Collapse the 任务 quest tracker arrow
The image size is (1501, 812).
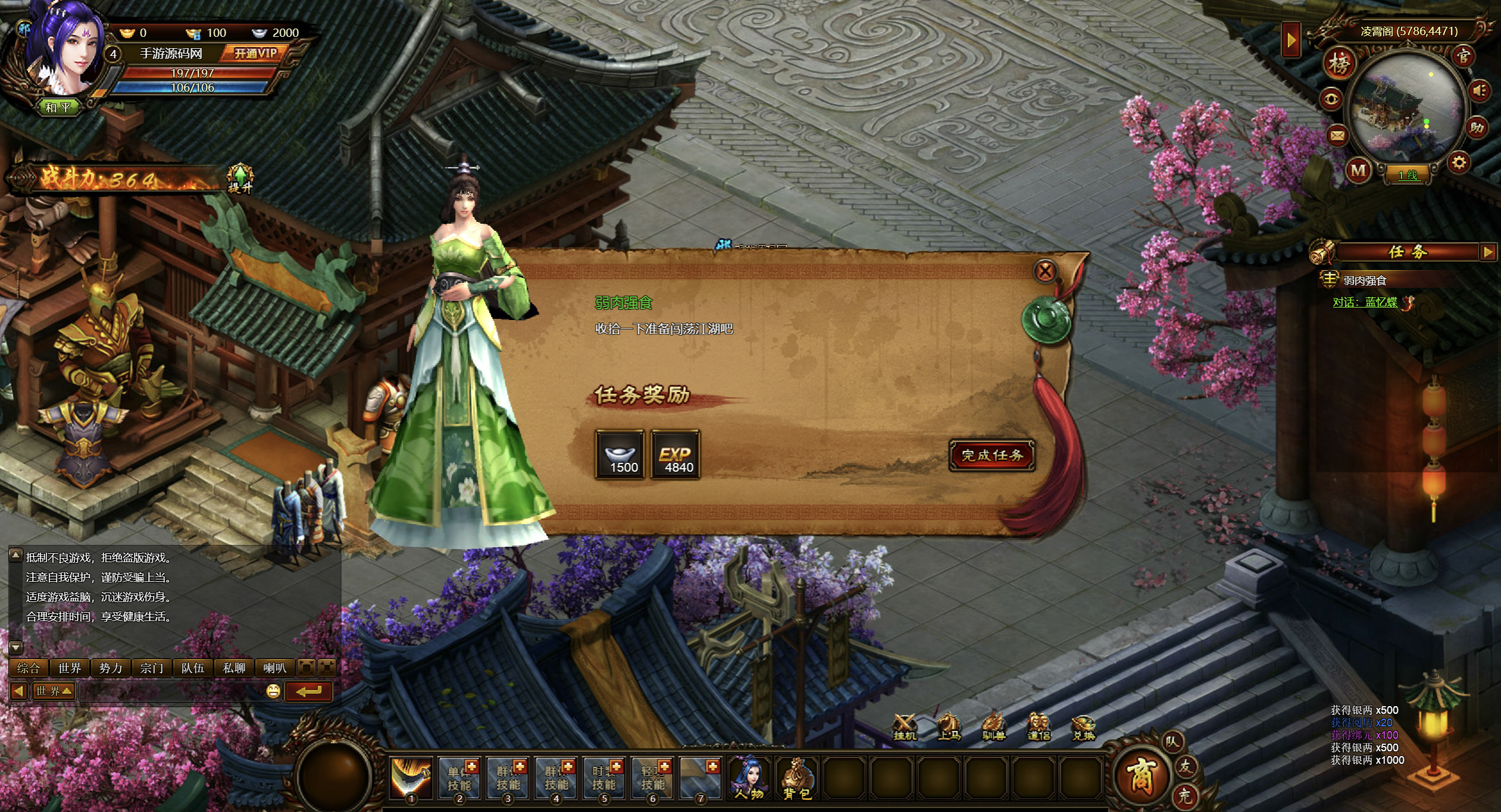1487,252
